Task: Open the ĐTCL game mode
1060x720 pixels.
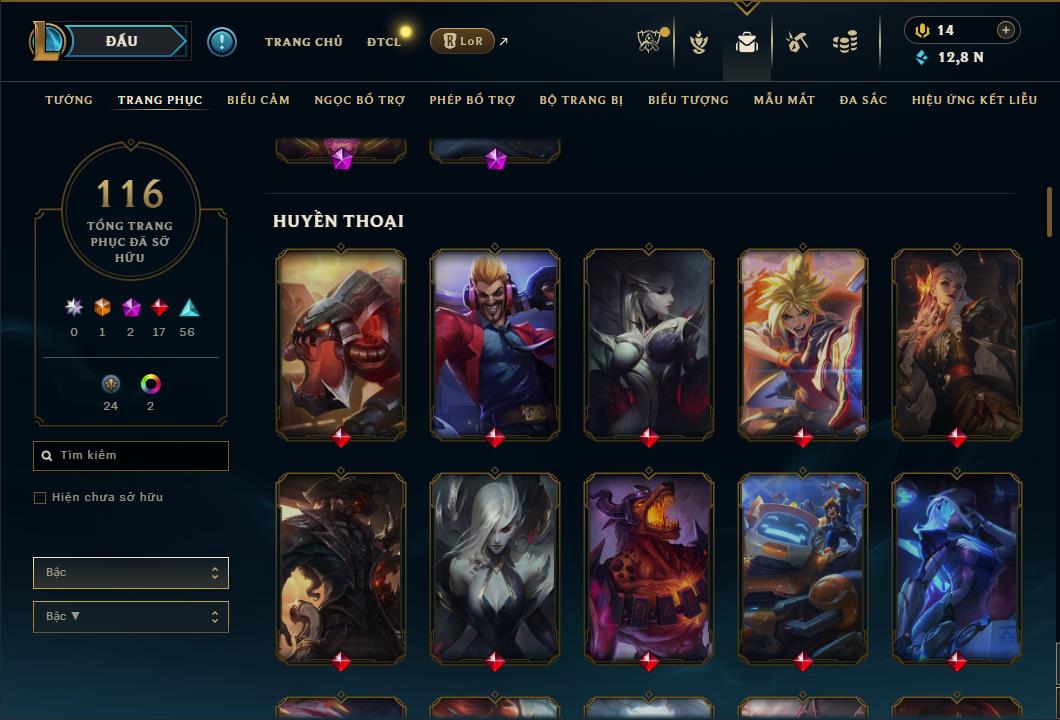Action: point(383,42)
